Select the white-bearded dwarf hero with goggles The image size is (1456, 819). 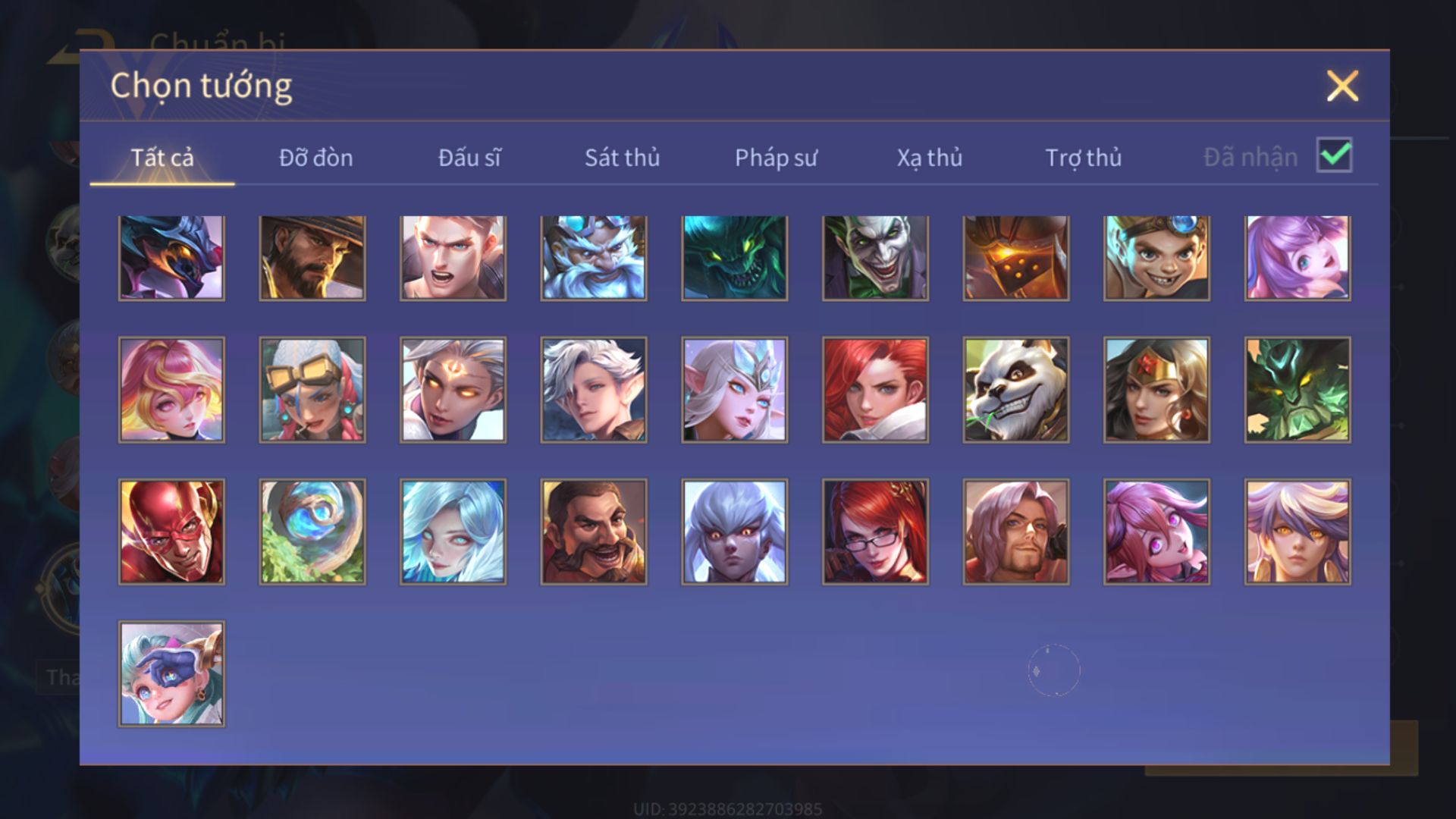click(x=594, y=258)
